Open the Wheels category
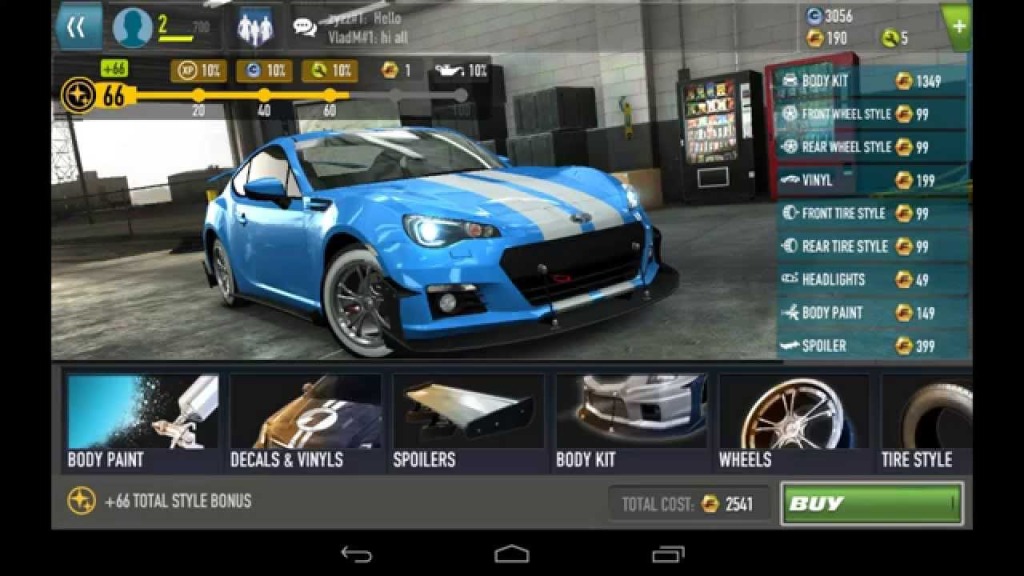This screenshot has width=1024, height=576. (x=794, y=422)
